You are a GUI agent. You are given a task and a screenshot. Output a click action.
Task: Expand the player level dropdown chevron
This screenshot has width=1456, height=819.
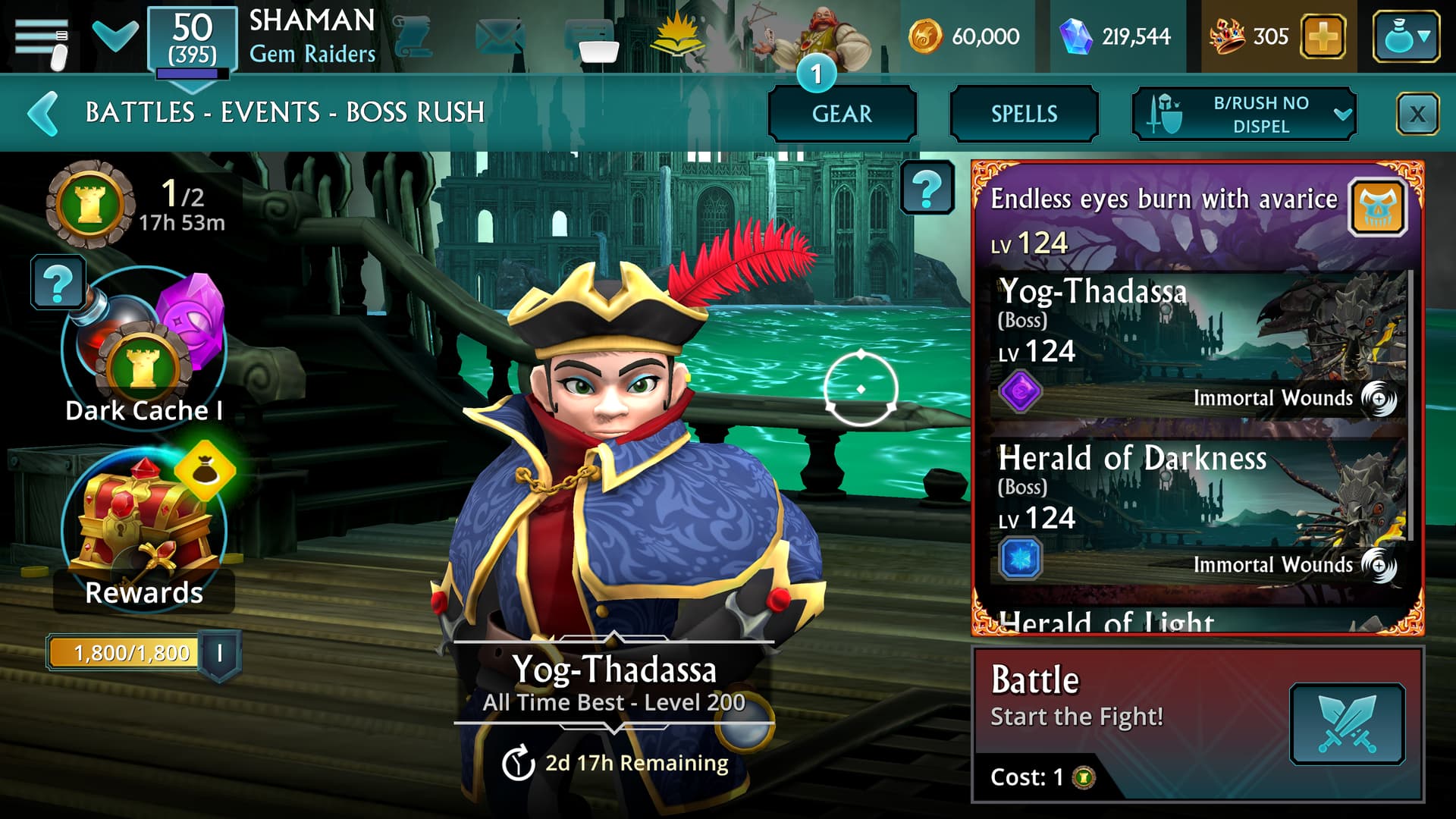115,35
